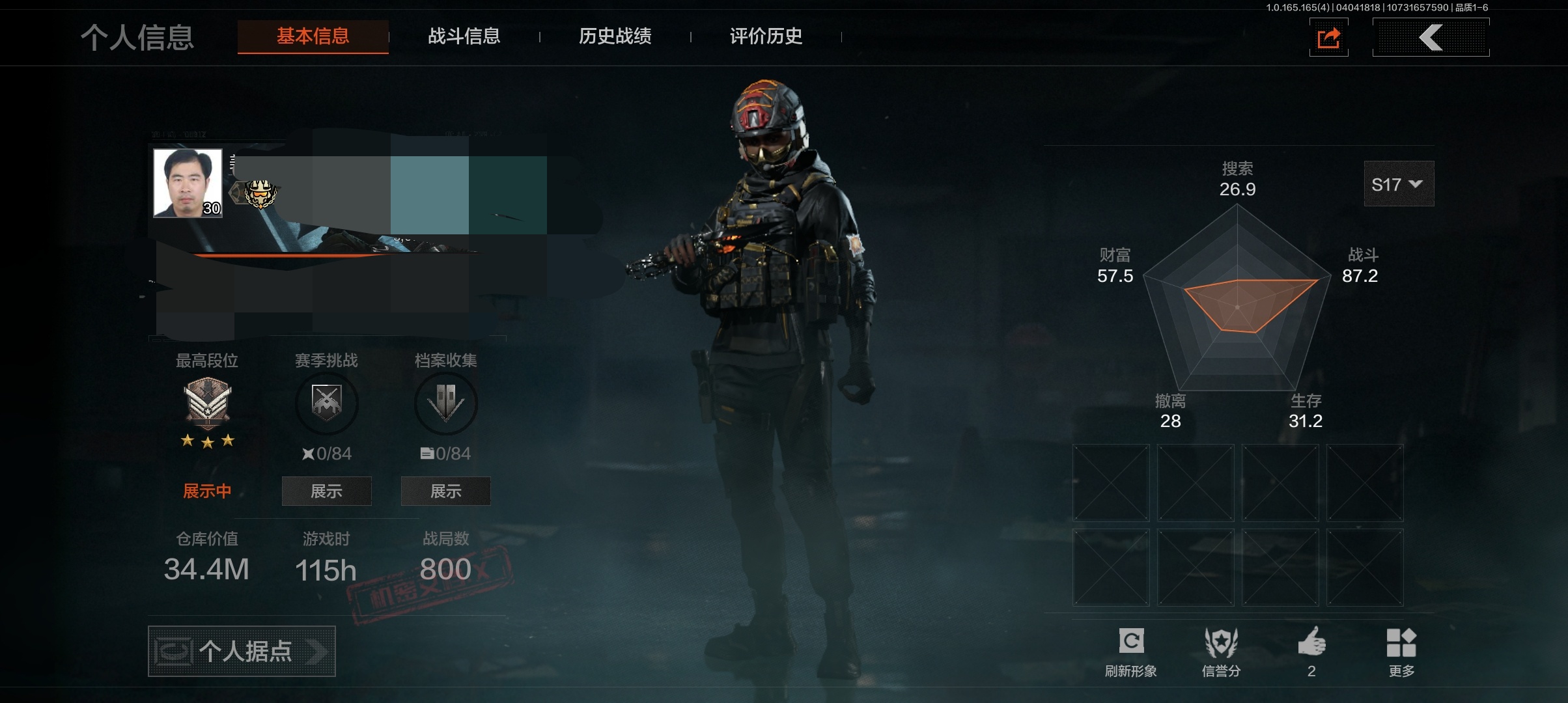Image resolution: width=1568 pixels, height=703 pixels.
Task: Open the 个人据点 button
Action: [x=242, y=651]
